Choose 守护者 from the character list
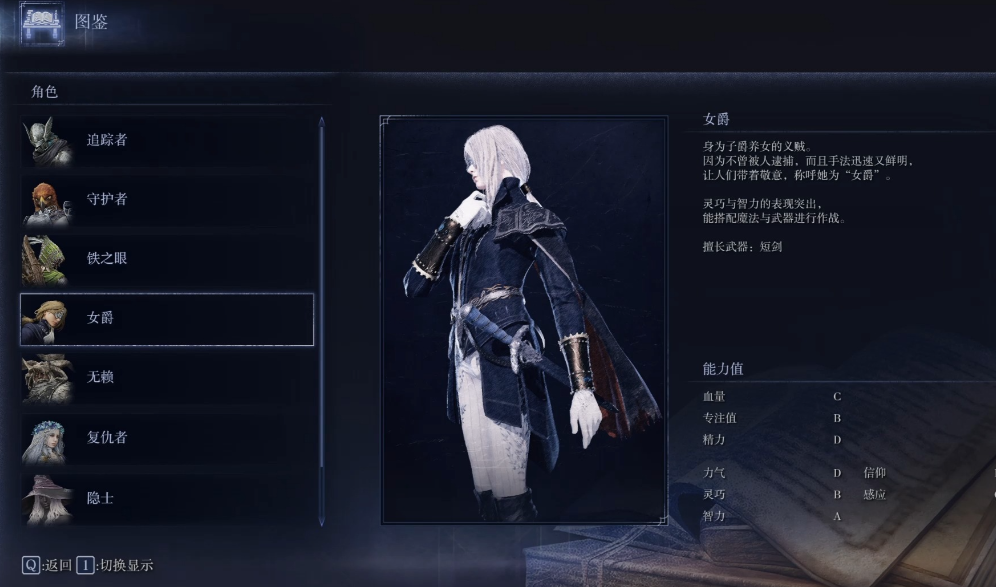The image size is (996, 587). [166, 200]
